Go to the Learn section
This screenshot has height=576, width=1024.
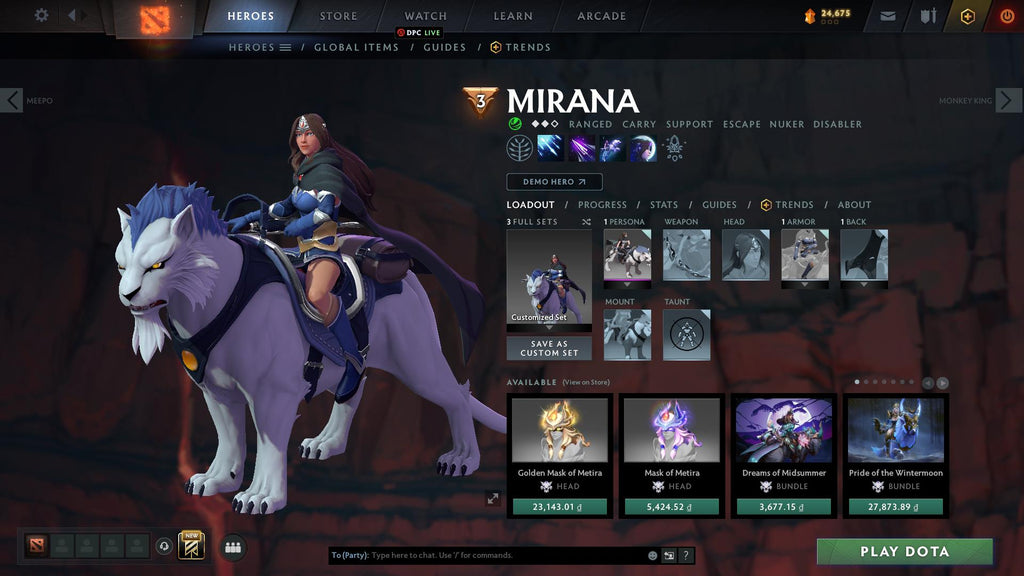coord(512,16)
